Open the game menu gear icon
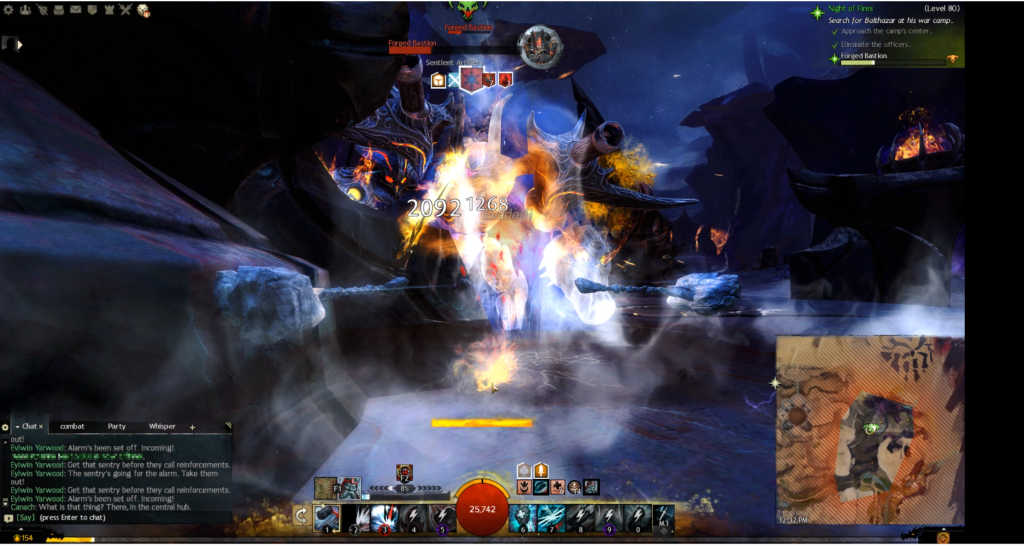Screen dimensions: 1024x545 10,10
